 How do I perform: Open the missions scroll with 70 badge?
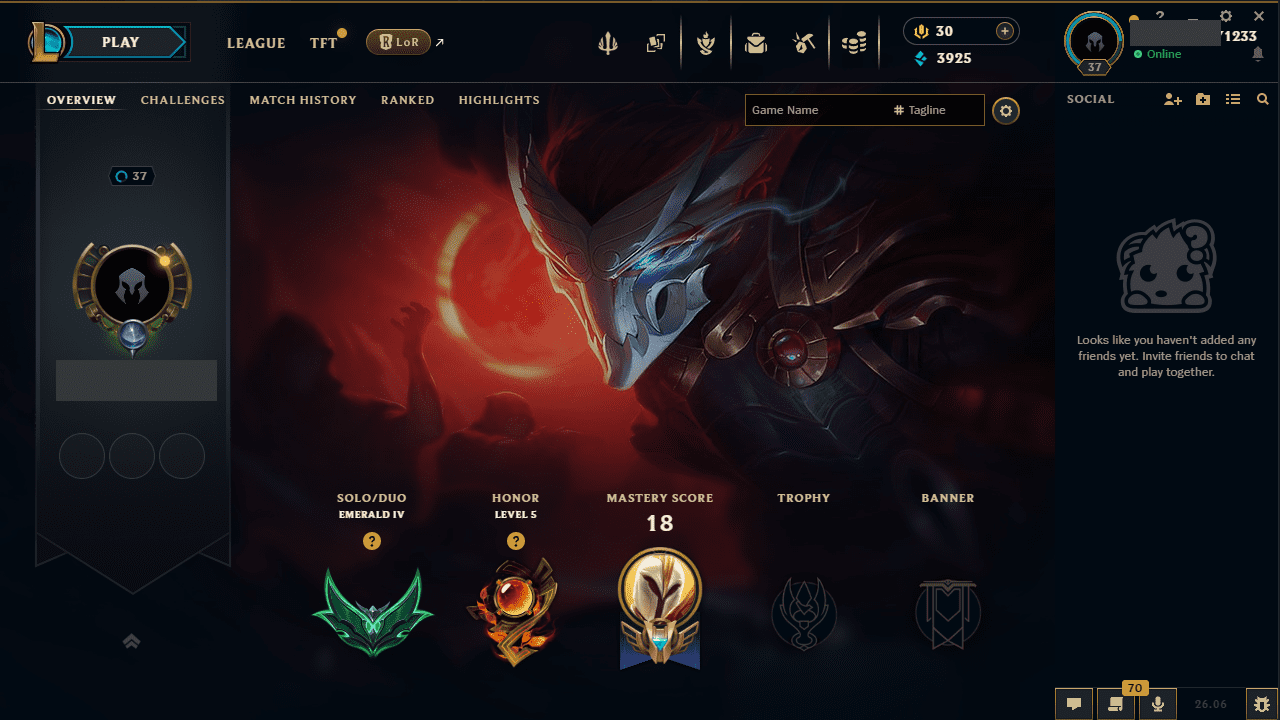(1116, 705)
